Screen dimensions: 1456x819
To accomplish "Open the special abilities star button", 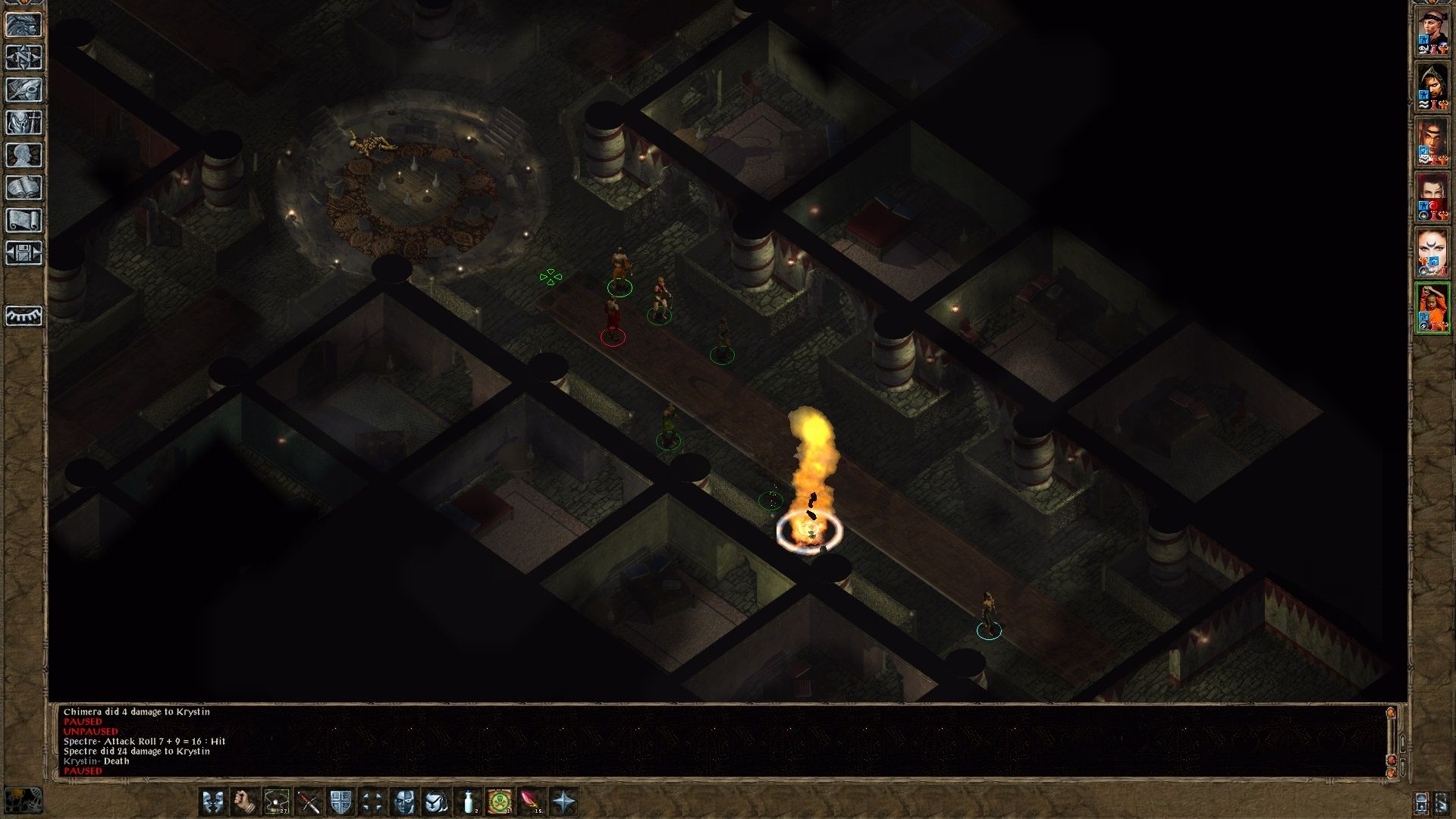I will point(564,802).
